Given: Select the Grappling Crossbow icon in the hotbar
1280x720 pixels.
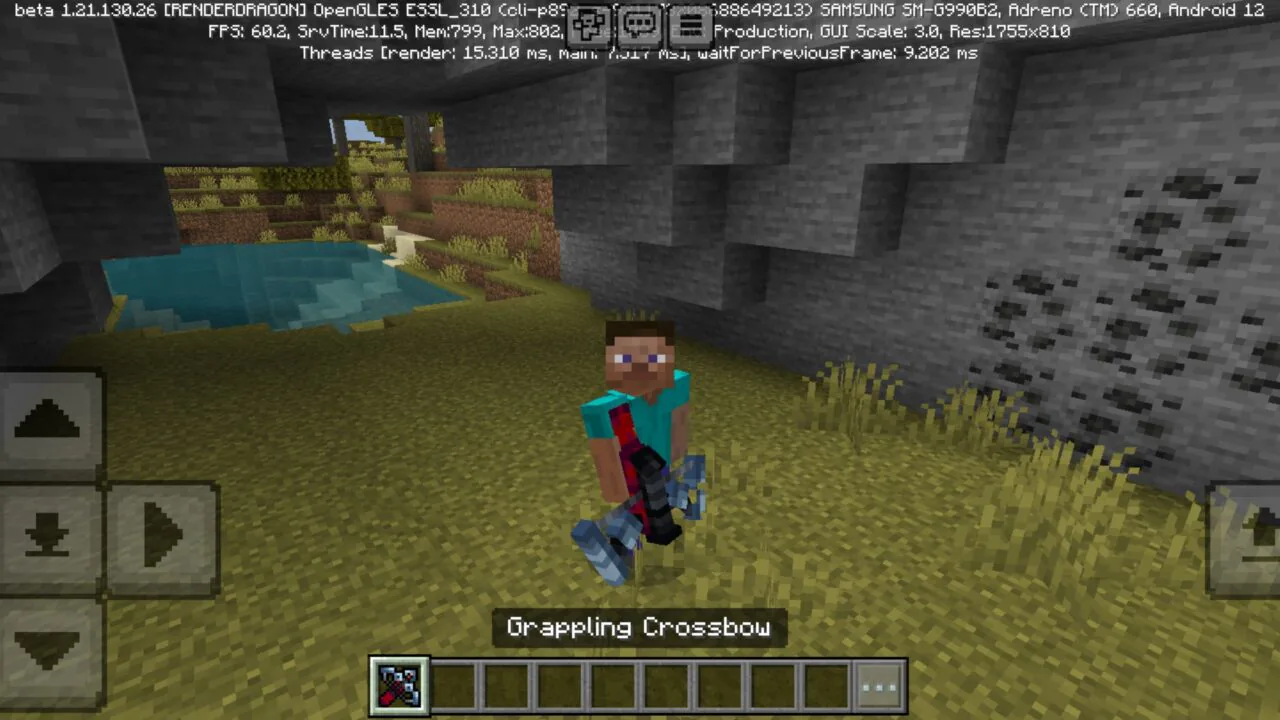Looking at the screenshot, I should 398,685.
